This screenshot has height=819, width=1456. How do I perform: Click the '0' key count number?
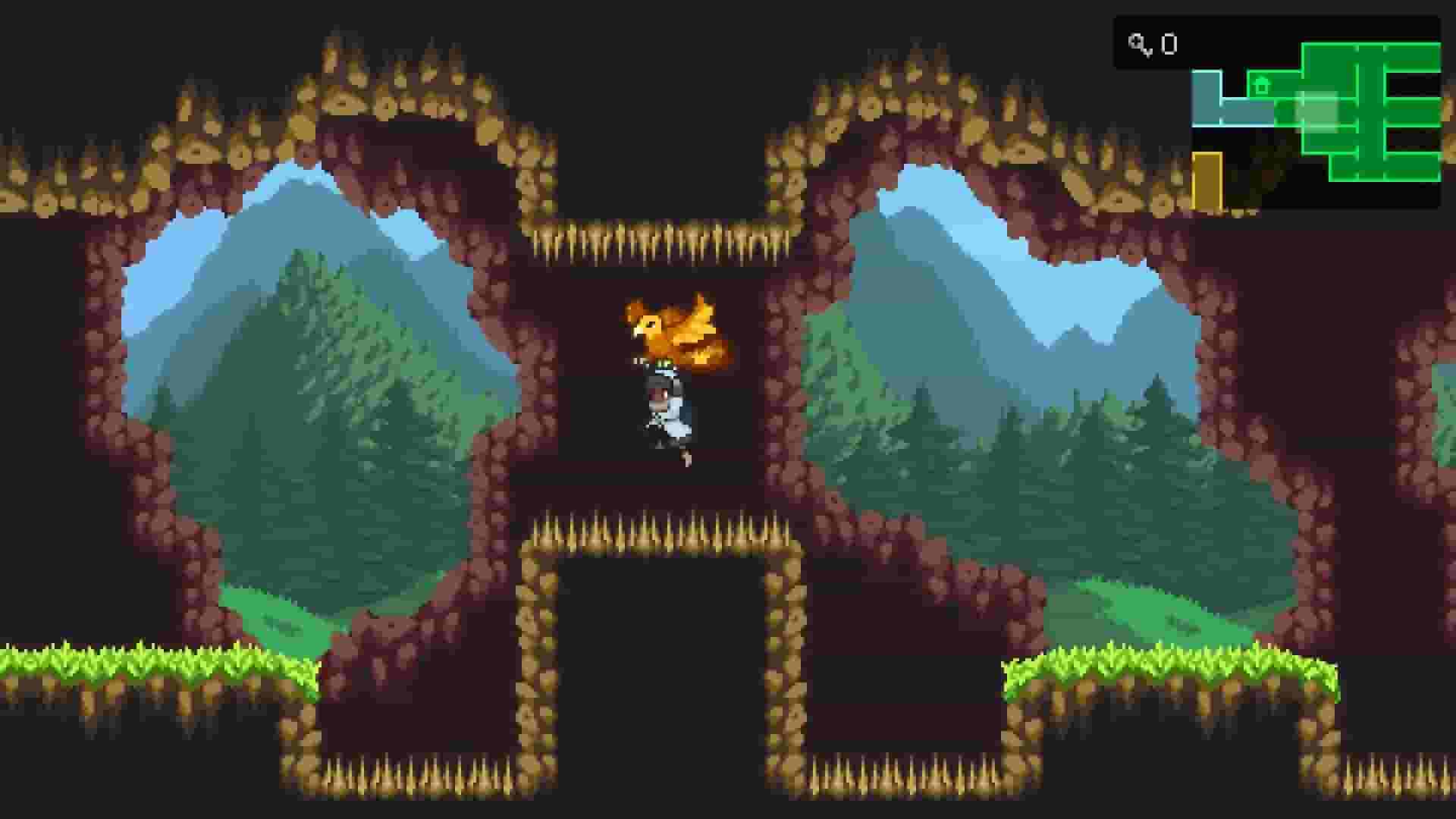[1169, 44]
